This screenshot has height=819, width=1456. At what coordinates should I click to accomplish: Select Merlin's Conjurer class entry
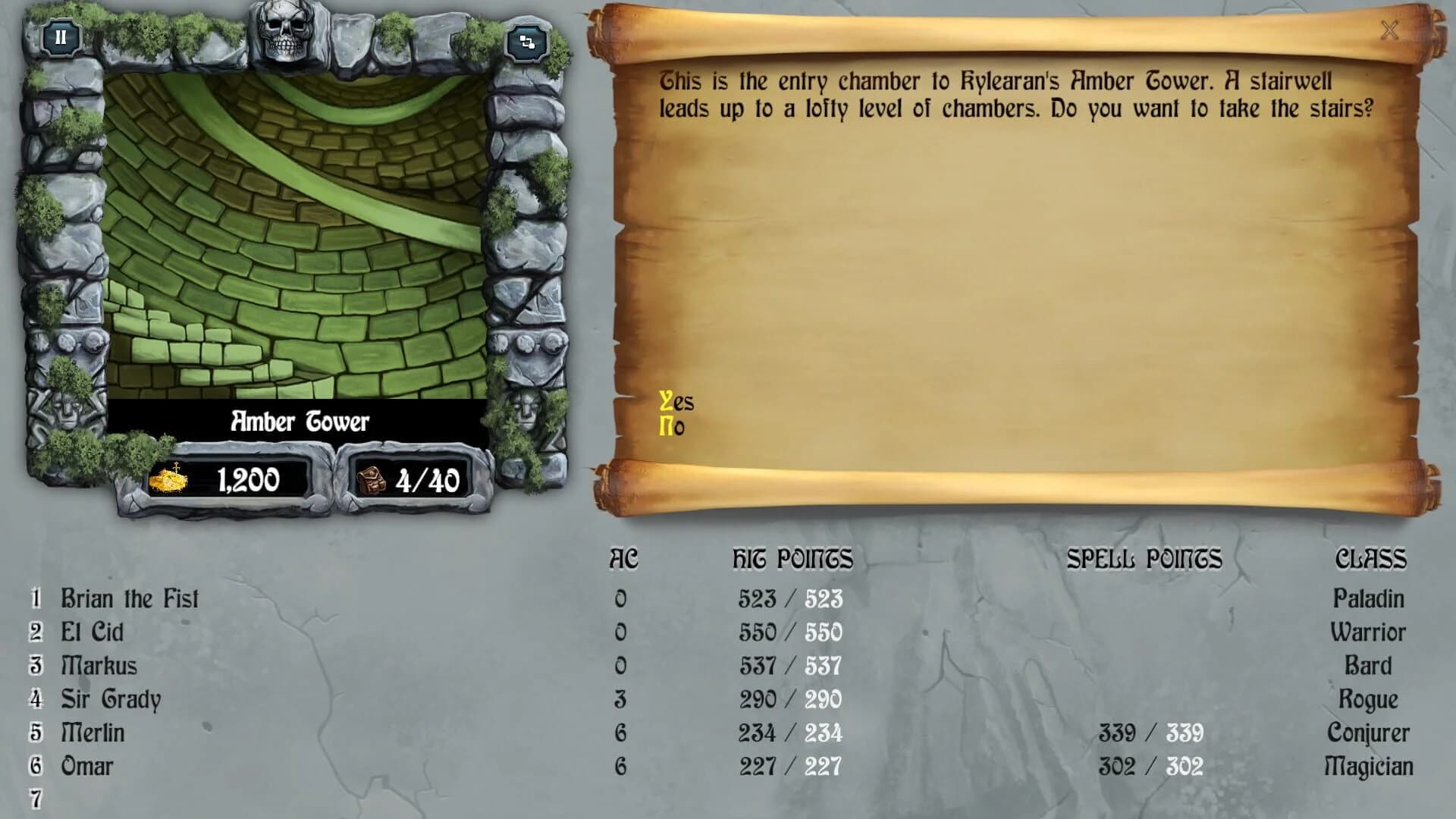point(1371,733)
